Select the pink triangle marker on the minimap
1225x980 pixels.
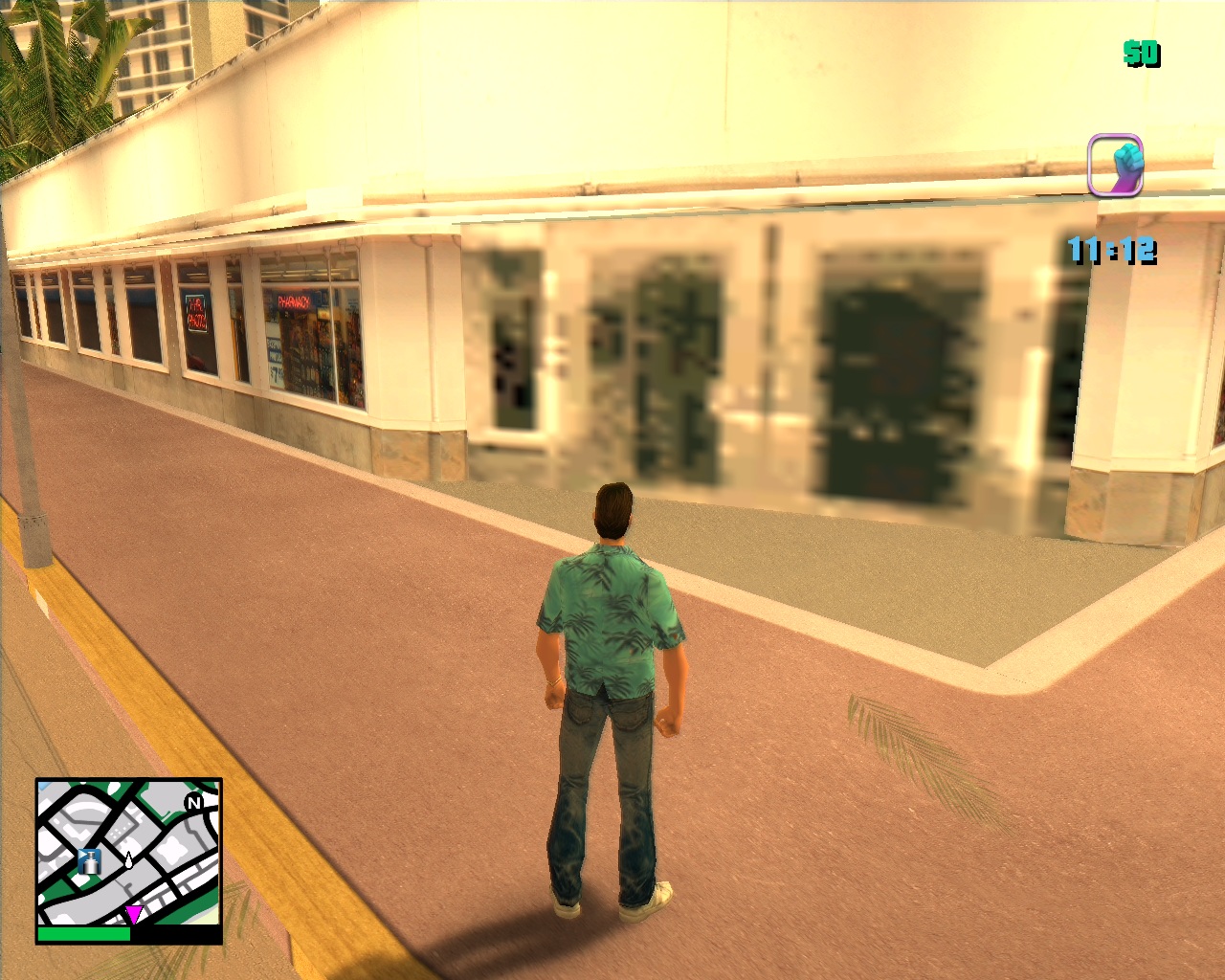135,913
